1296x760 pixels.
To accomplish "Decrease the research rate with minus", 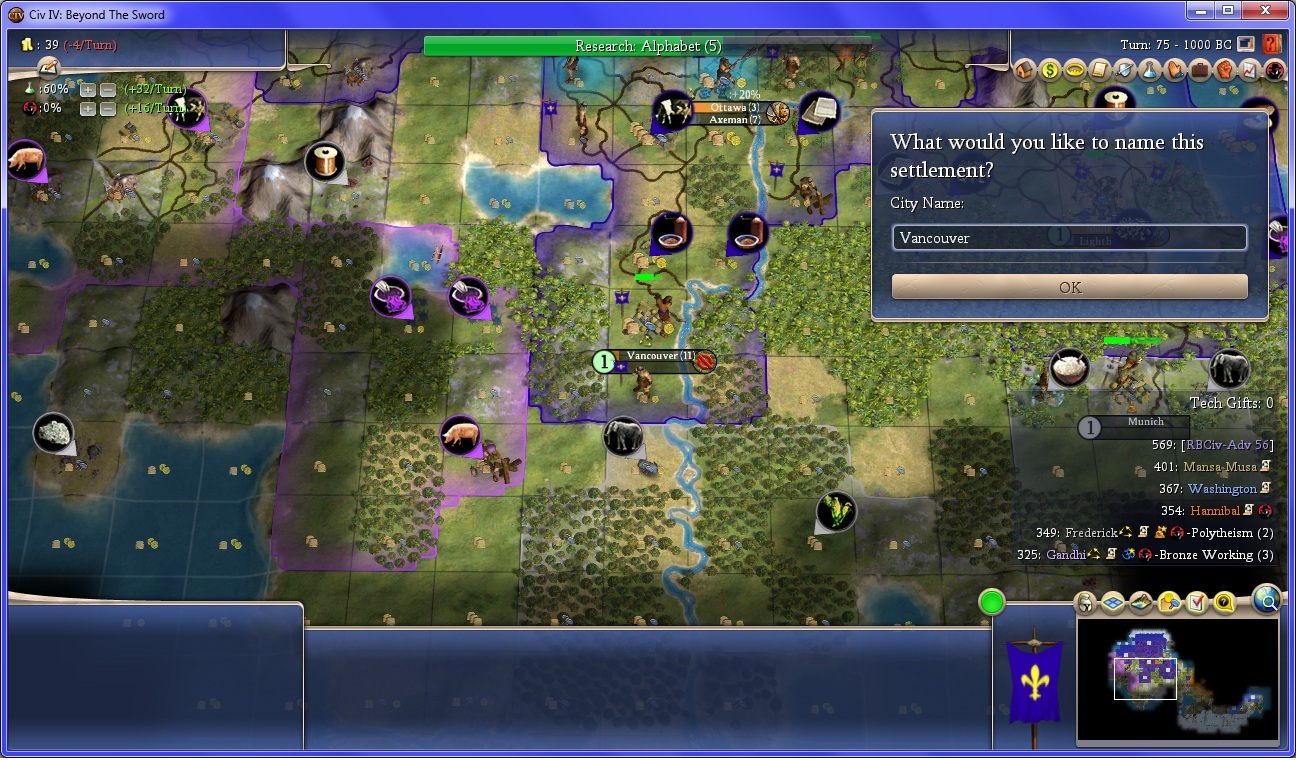I will point(107,89).
